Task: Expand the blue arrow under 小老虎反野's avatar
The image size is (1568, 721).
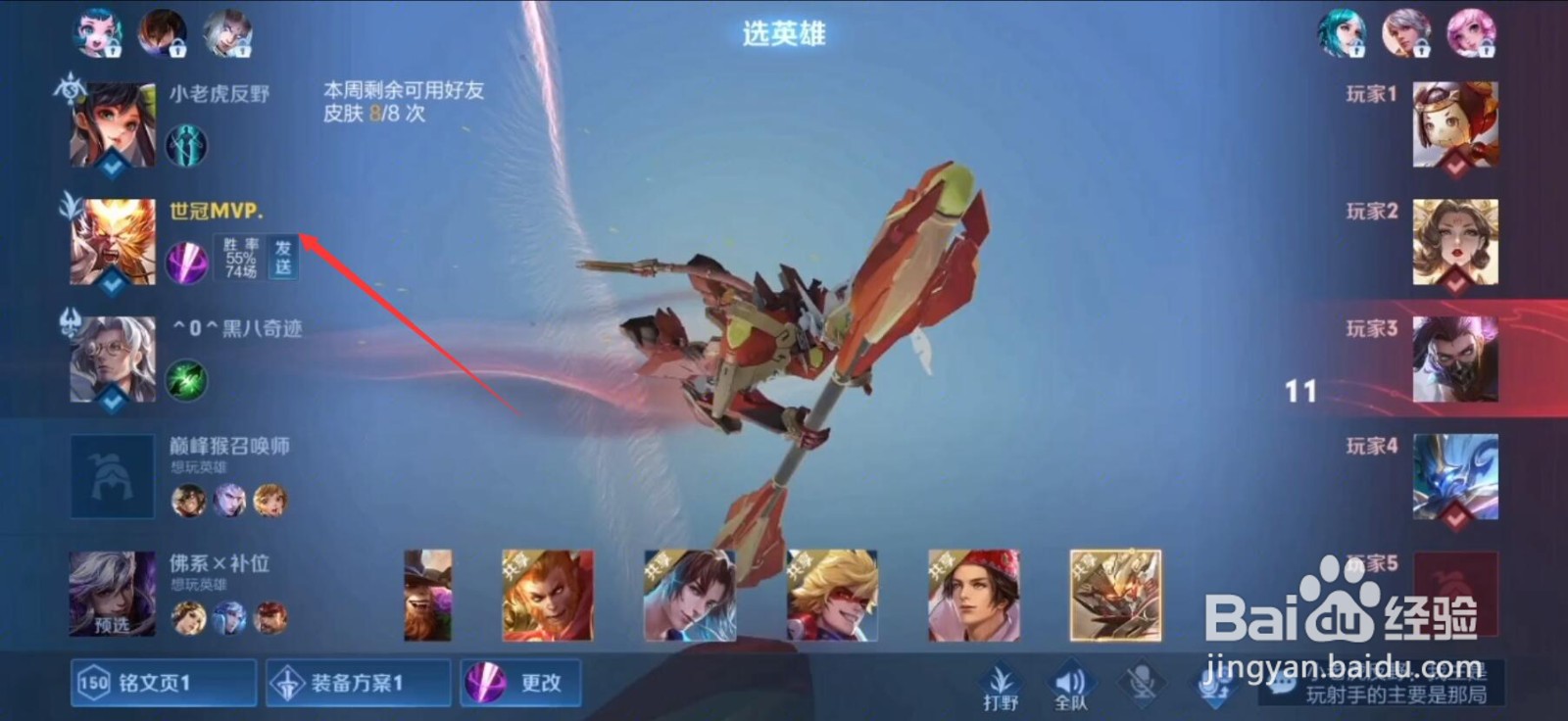Action: click(x=110, y=169)
